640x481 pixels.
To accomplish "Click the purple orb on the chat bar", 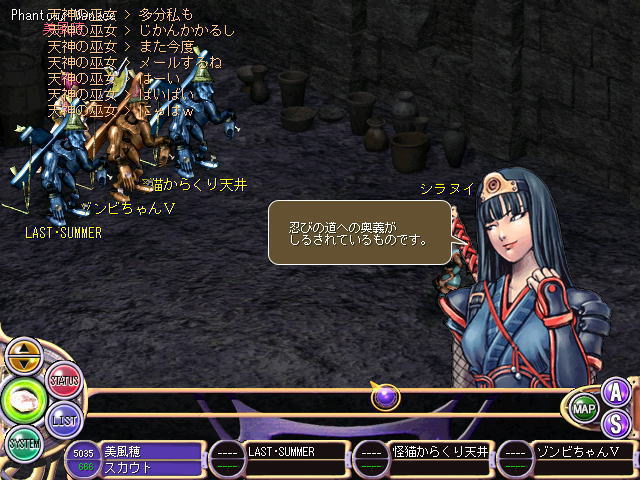I will [386, 397].
